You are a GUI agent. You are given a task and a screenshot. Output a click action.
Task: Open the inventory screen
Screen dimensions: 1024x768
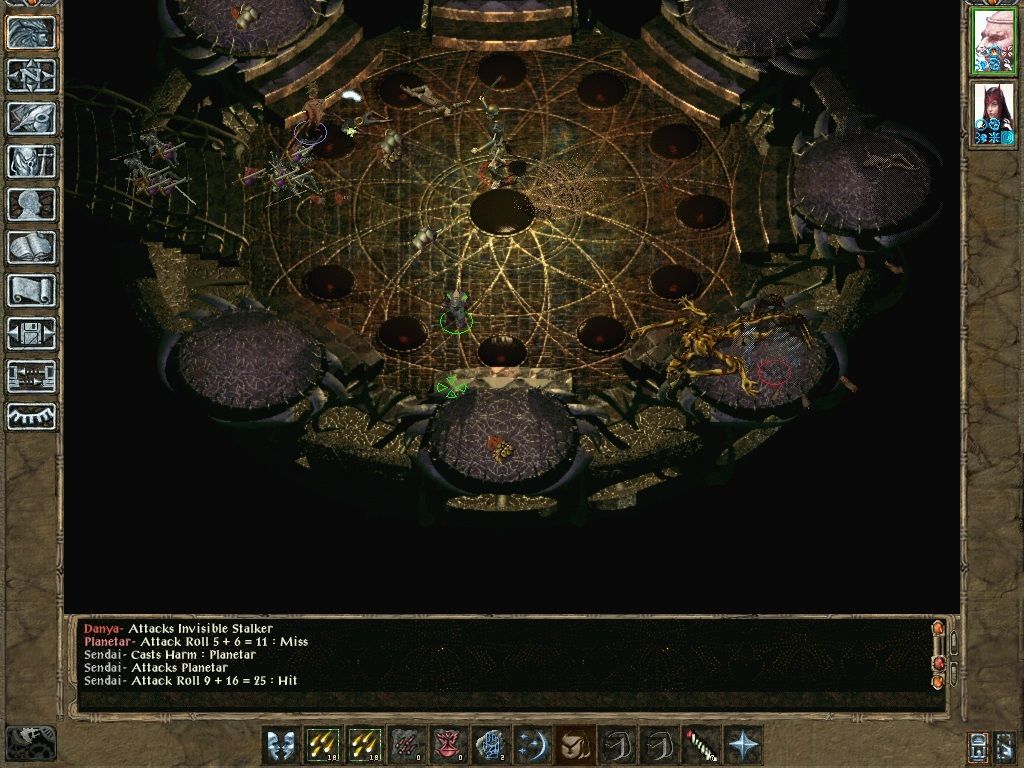[32, 161]
